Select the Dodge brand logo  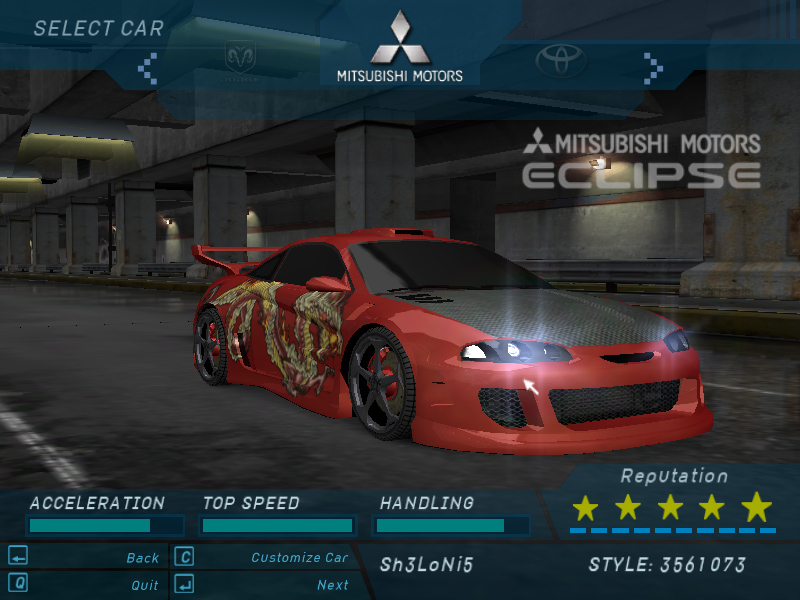click(x=240, y=59)
